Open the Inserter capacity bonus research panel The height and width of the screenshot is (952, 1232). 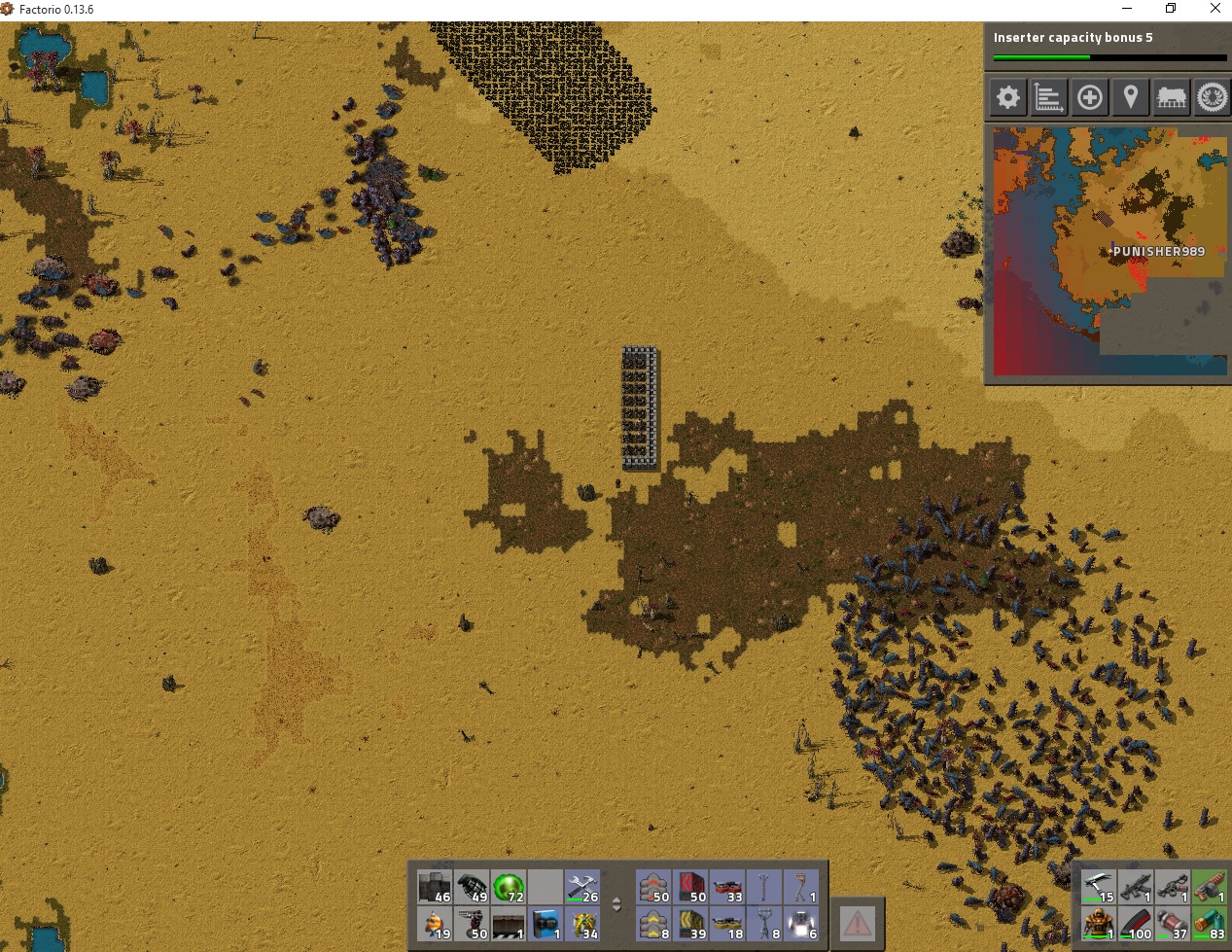[1107, 45]
